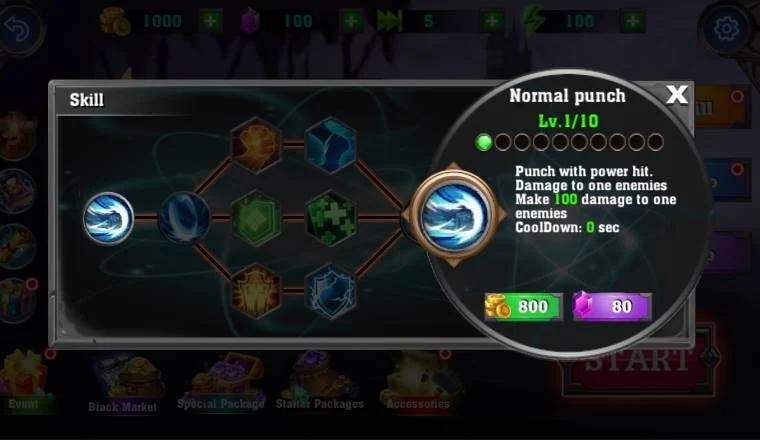Pick the orange hexagon skill on bottom row
The height and width of the screenshot is (440, 760).
pyautogui.click(x=255, y=291)
